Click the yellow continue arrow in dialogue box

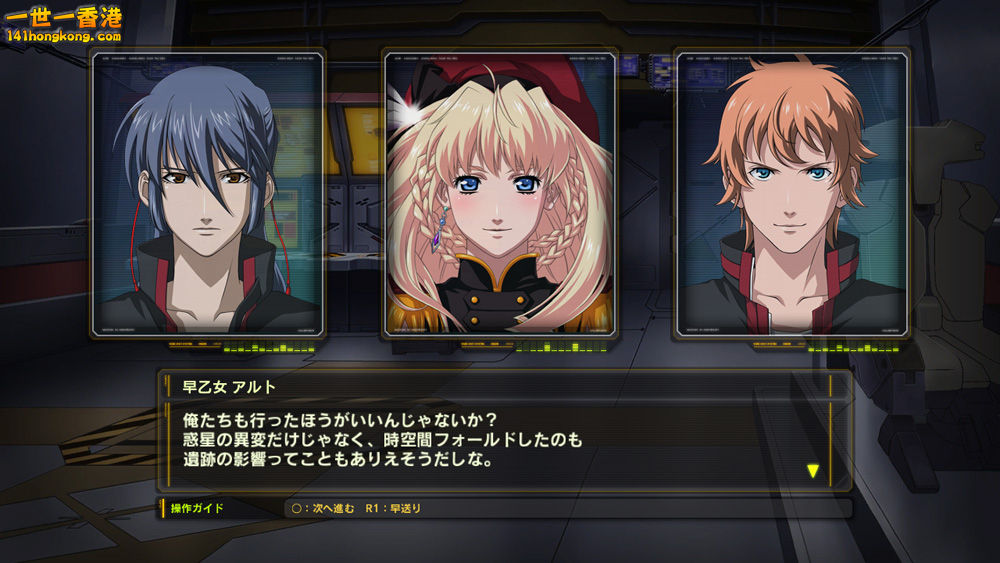(x=812, y=470)
